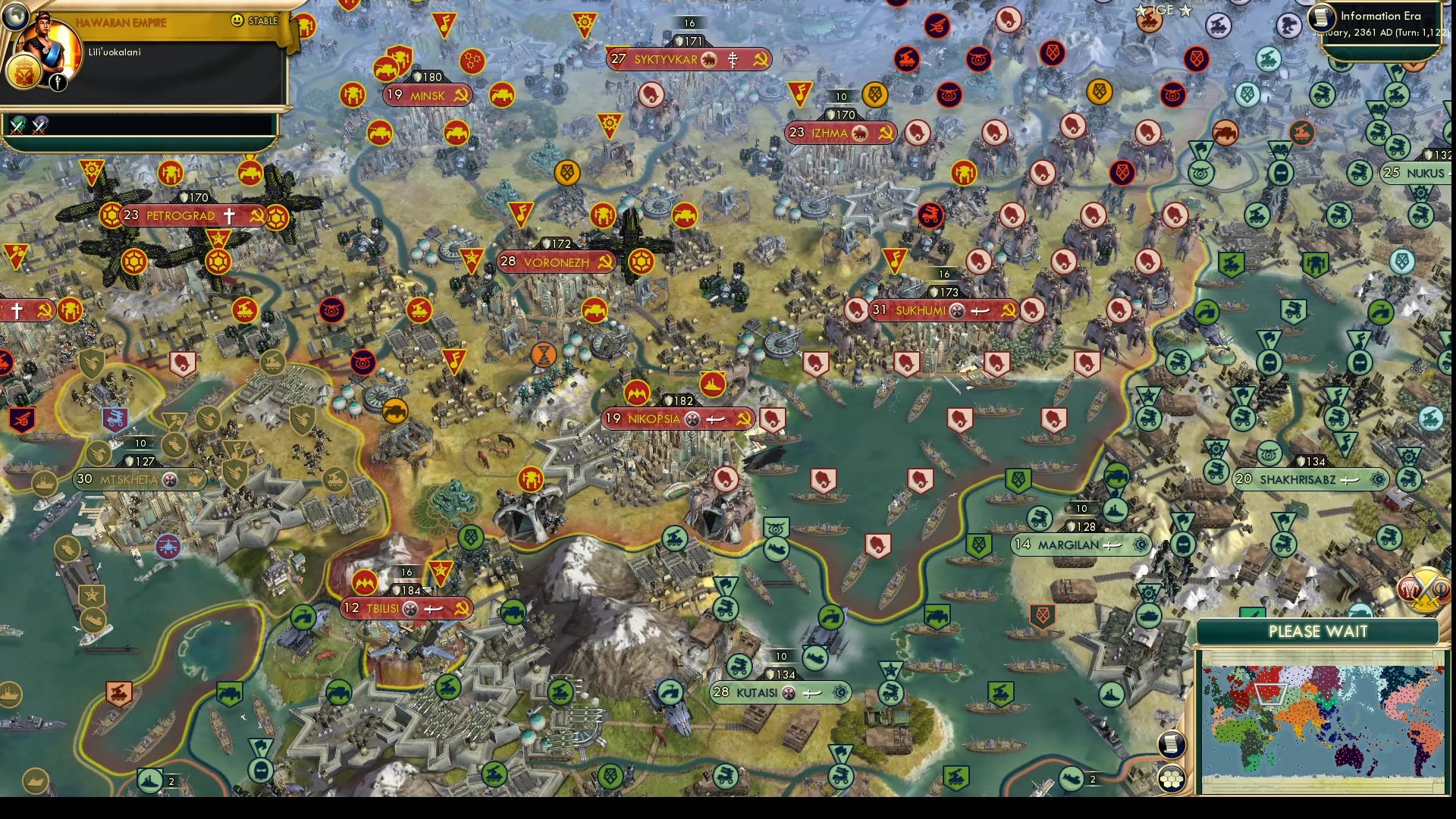The image size is (1456, 819).
Task: Click the puppet icon on the Sukhumi banner
Action: (957, 310)
